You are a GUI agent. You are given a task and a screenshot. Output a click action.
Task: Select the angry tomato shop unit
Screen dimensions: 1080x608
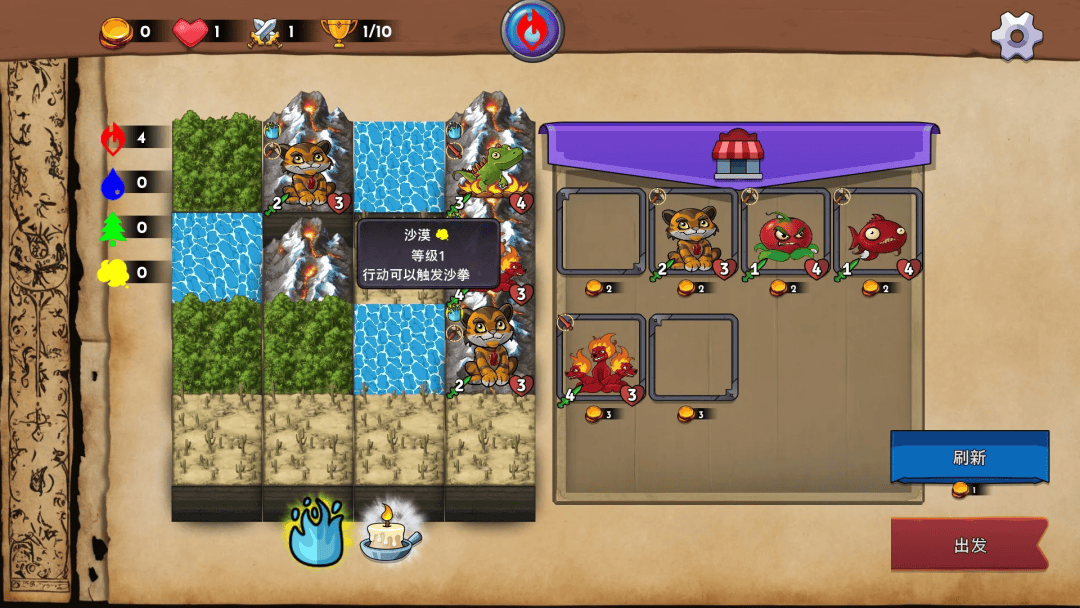pyautogui.click(x=785, y=236)
